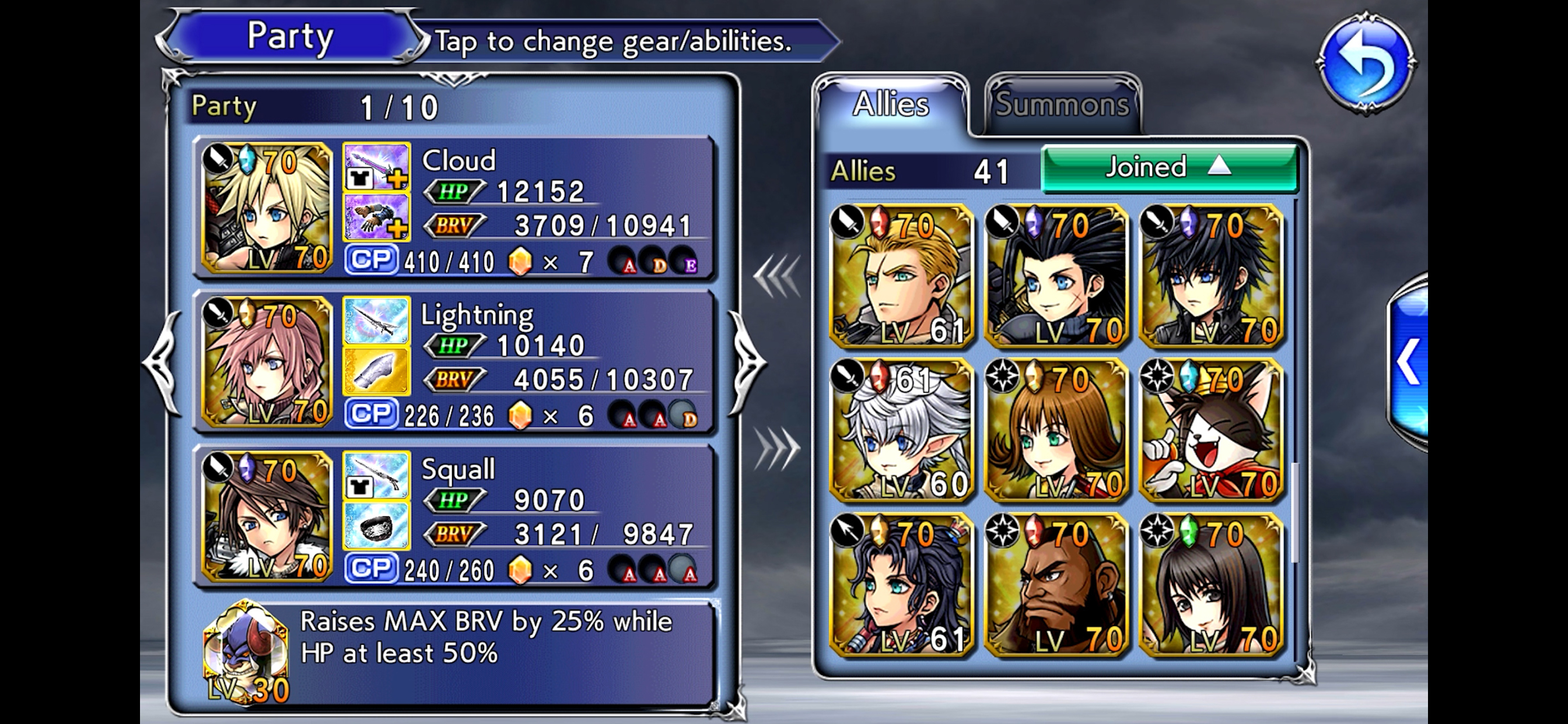1568x724 pixels.
Task: Toggle the Joined sort order button
Action: (1170, 167)
